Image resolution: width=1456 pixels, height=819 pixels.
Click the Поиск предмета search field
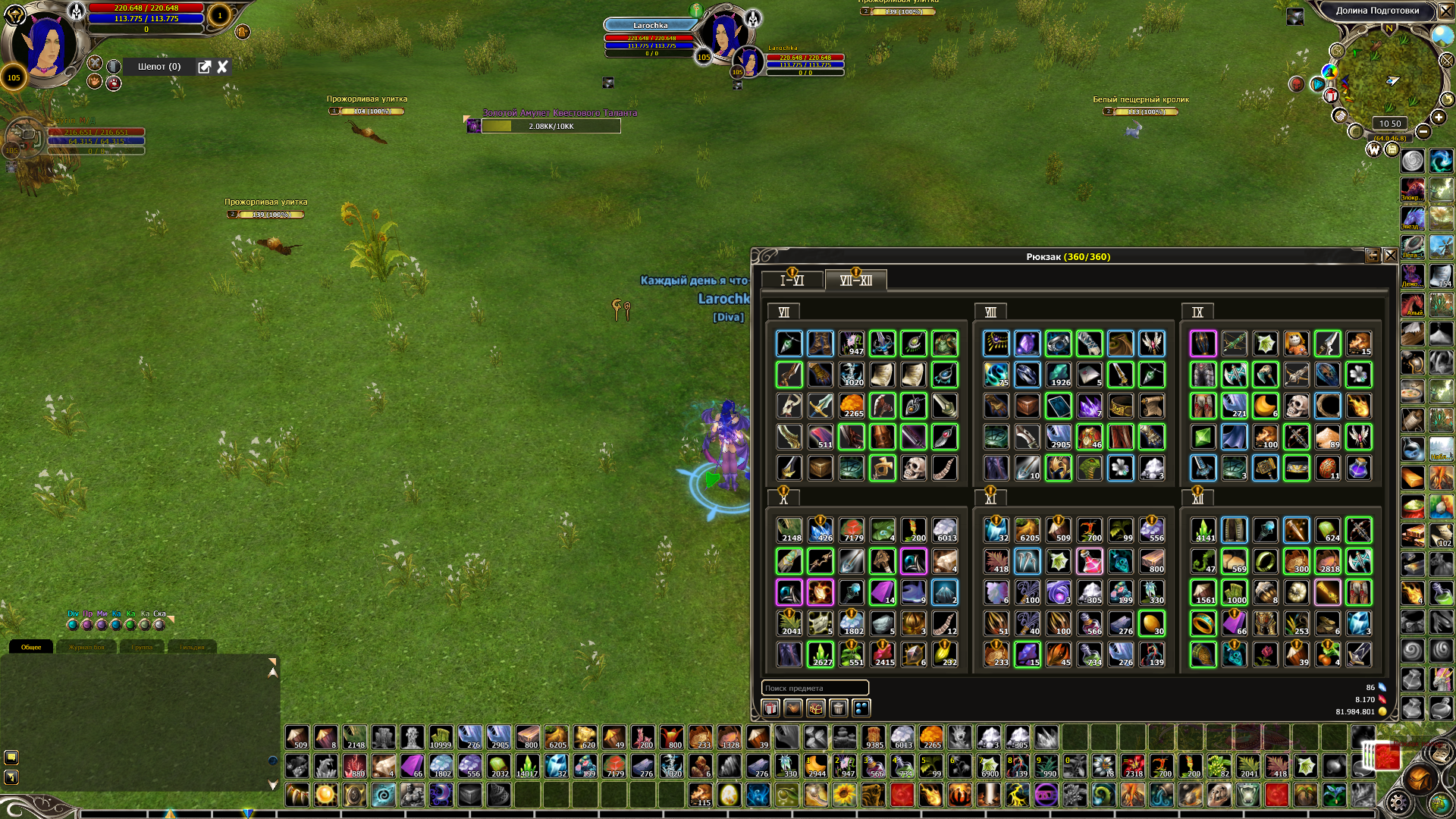coord(814,688)
